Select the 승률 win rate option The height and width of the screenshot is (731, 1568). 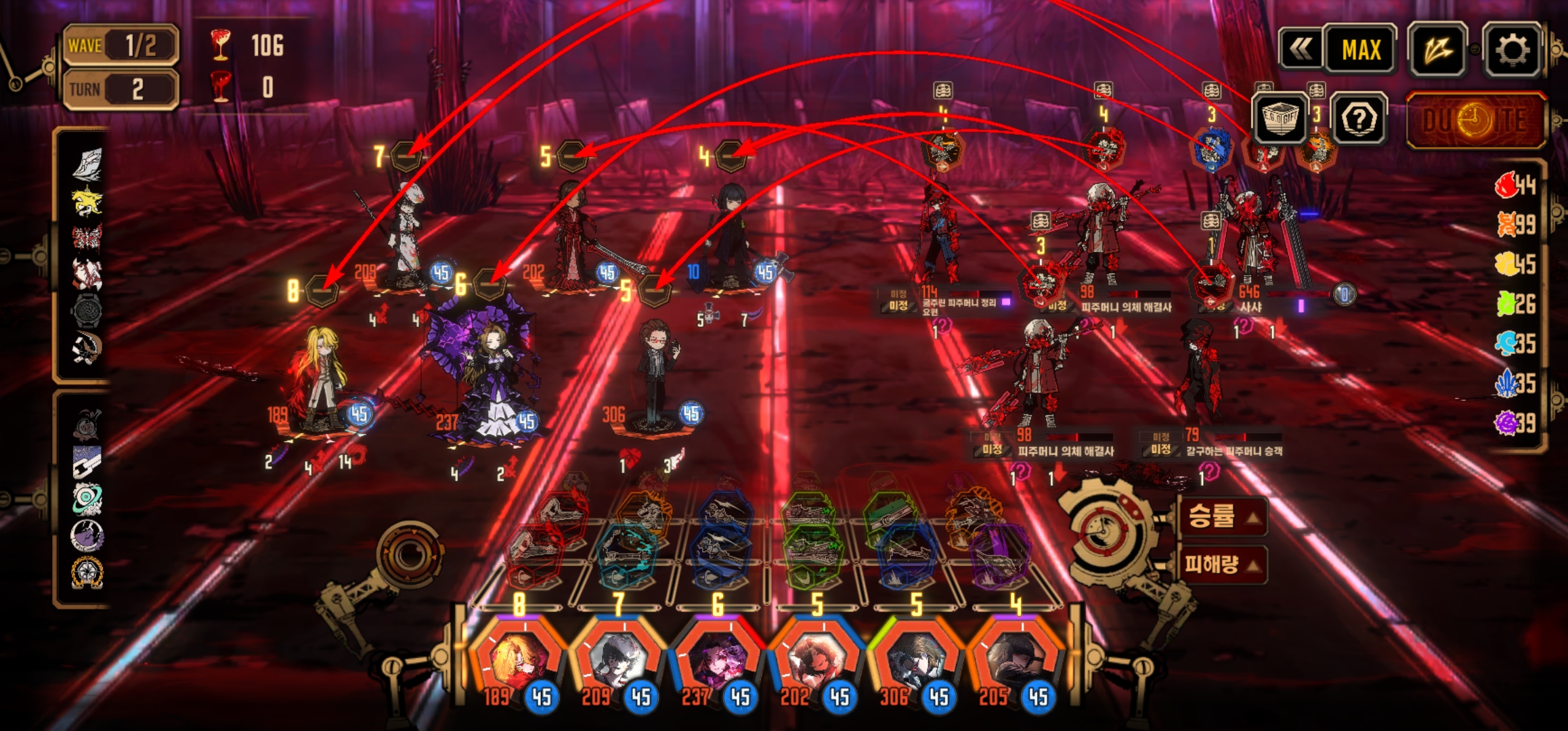[x=1223, y=517]
